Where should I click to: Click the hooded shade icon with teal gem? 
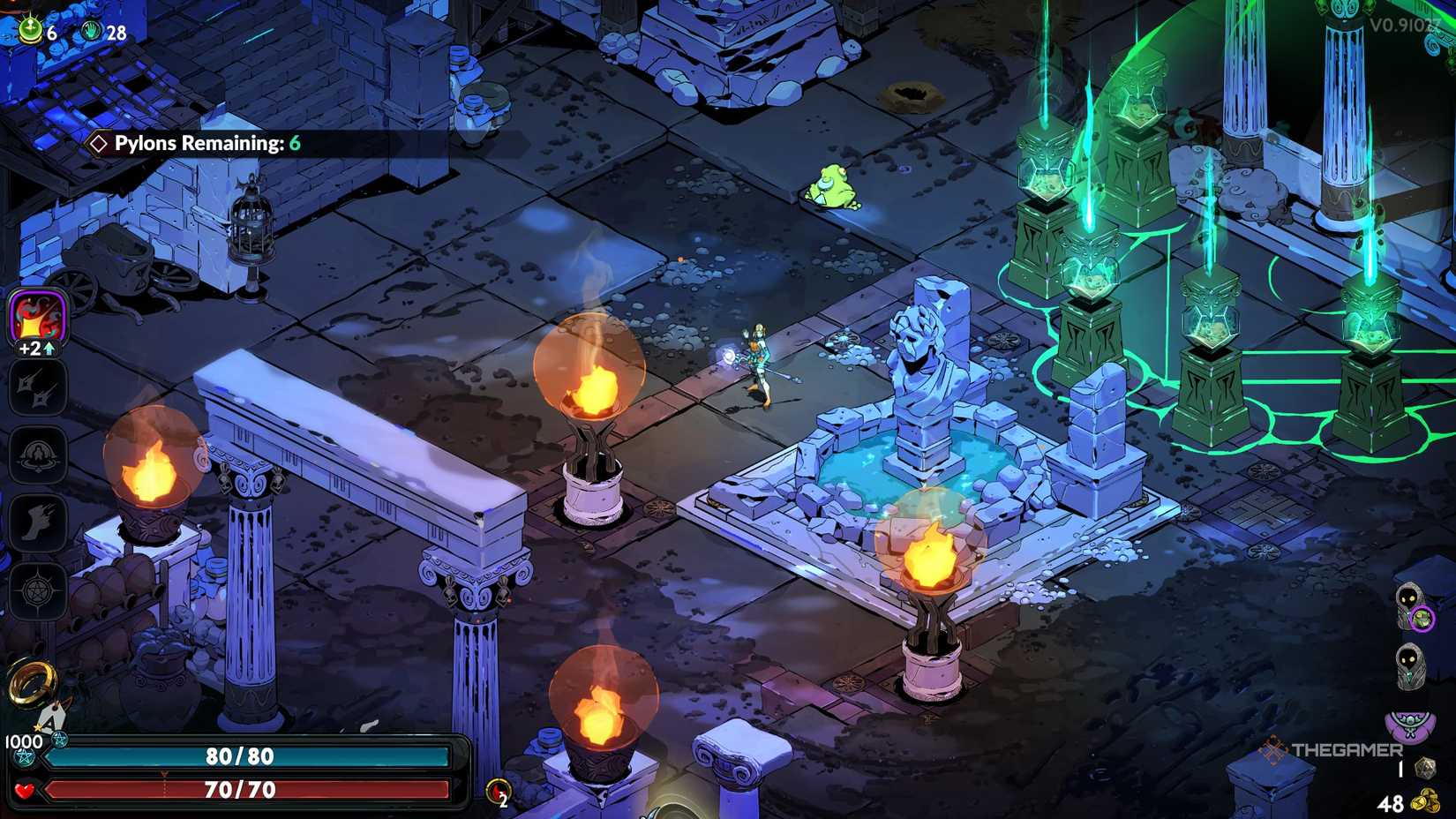pos(1411,666)
